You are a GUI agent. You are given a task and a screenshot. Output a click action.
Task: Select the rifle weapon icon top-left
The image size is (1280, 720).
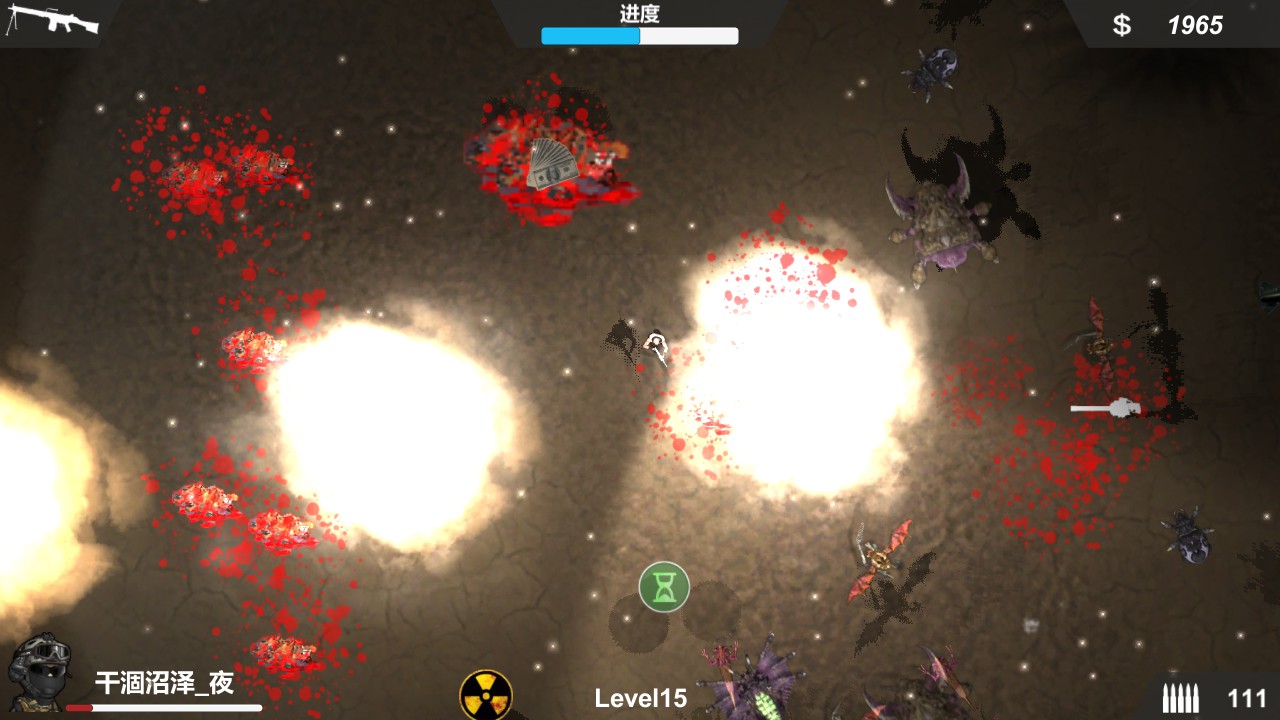[55, 20]
